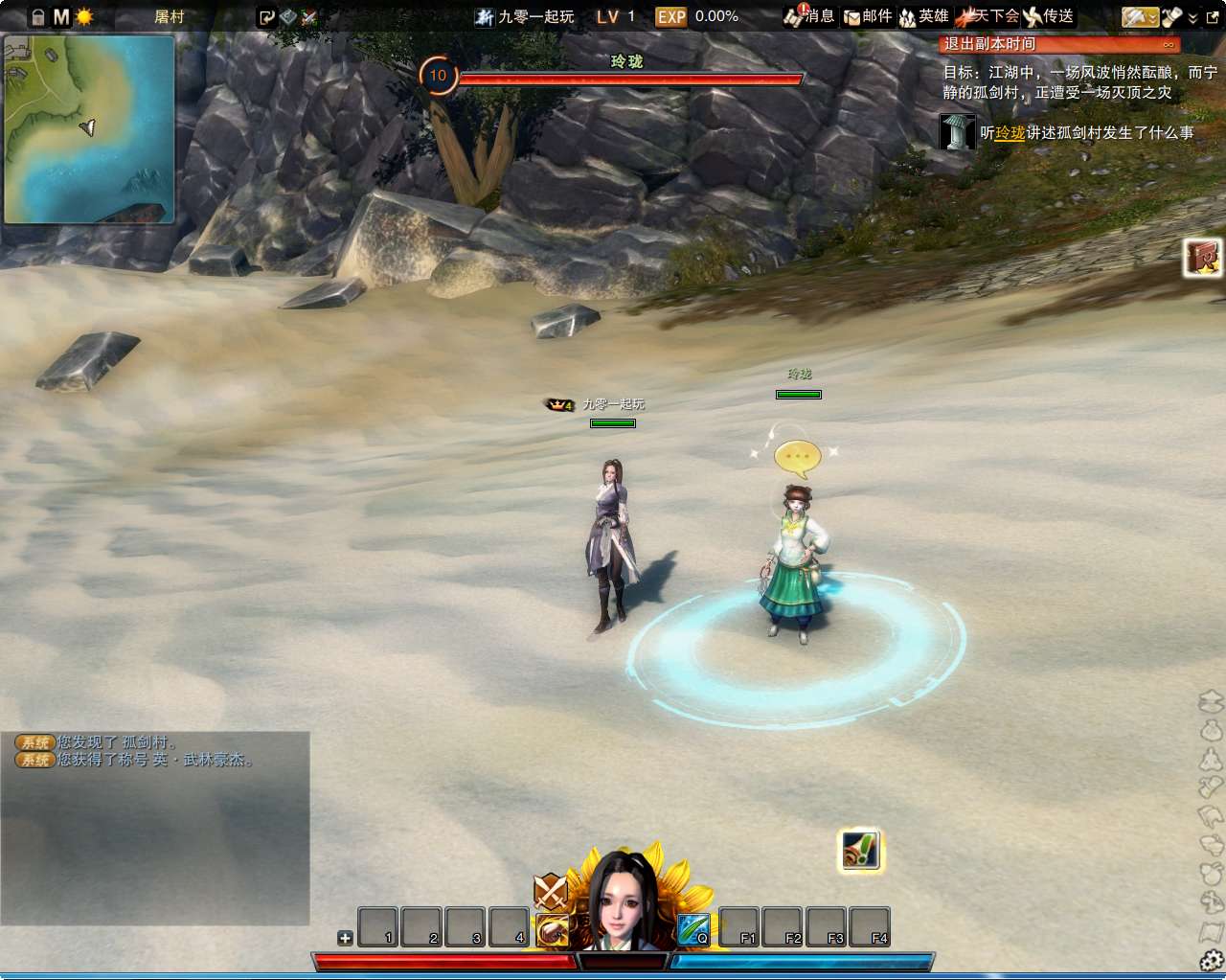Click the 传送 teleport button
This screenshot has width=1226, height=980.
point(1048,16)
